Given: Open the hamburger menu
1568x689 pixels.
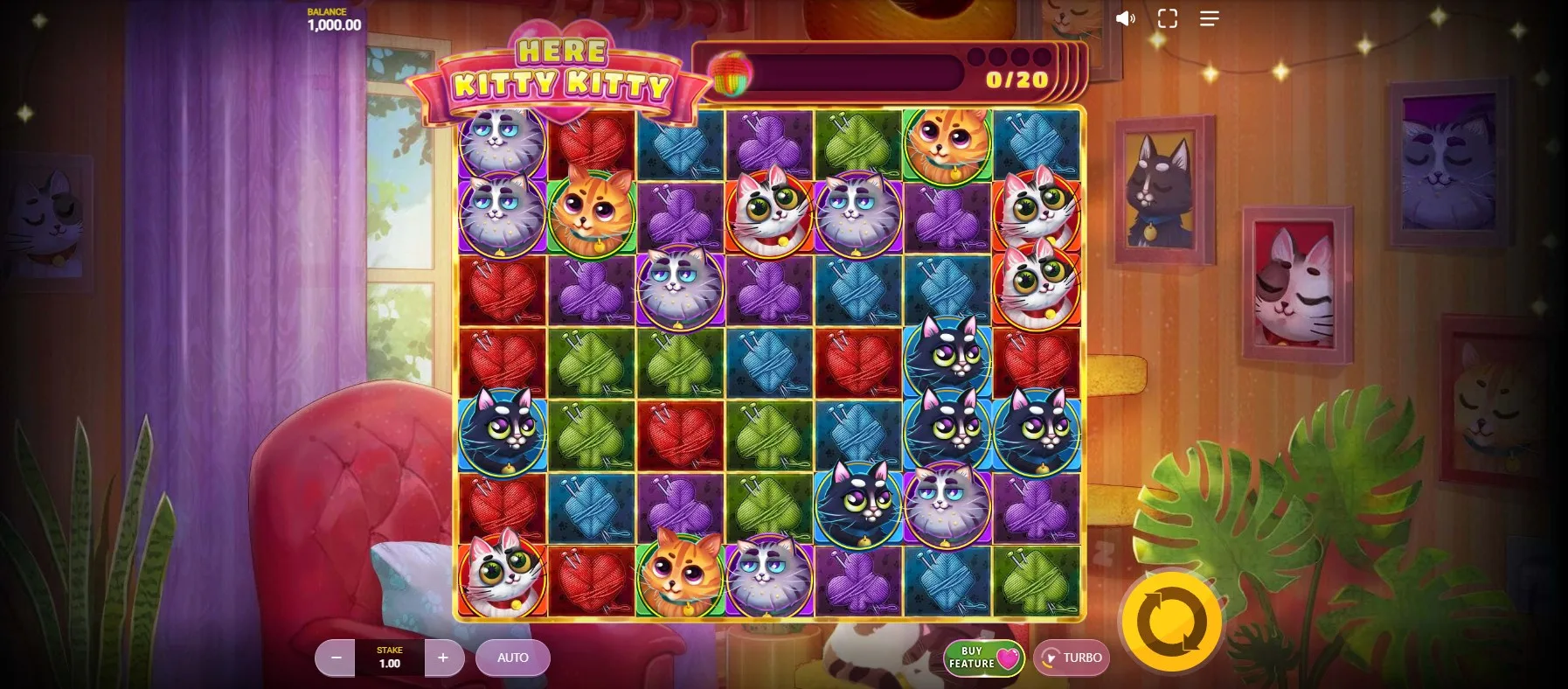Looking at the screenshot, I should [x=1210, y=18].
